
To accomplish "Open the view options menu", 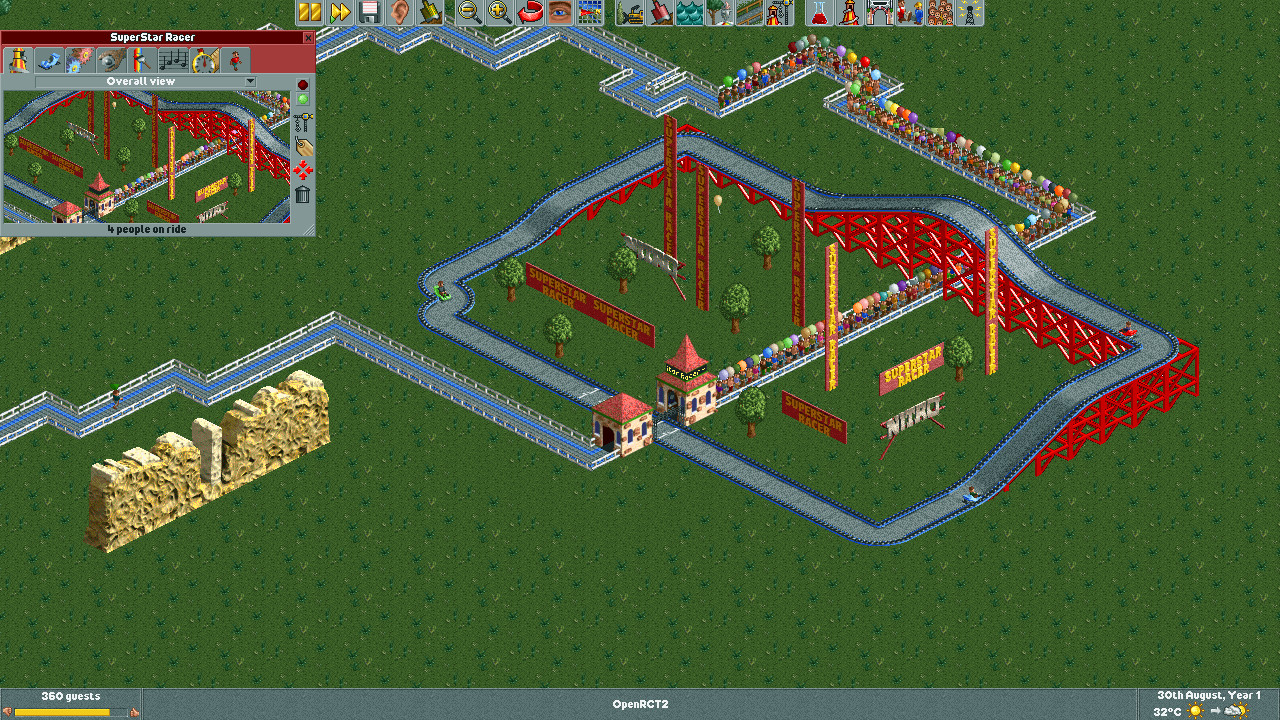I will point(560,13).
